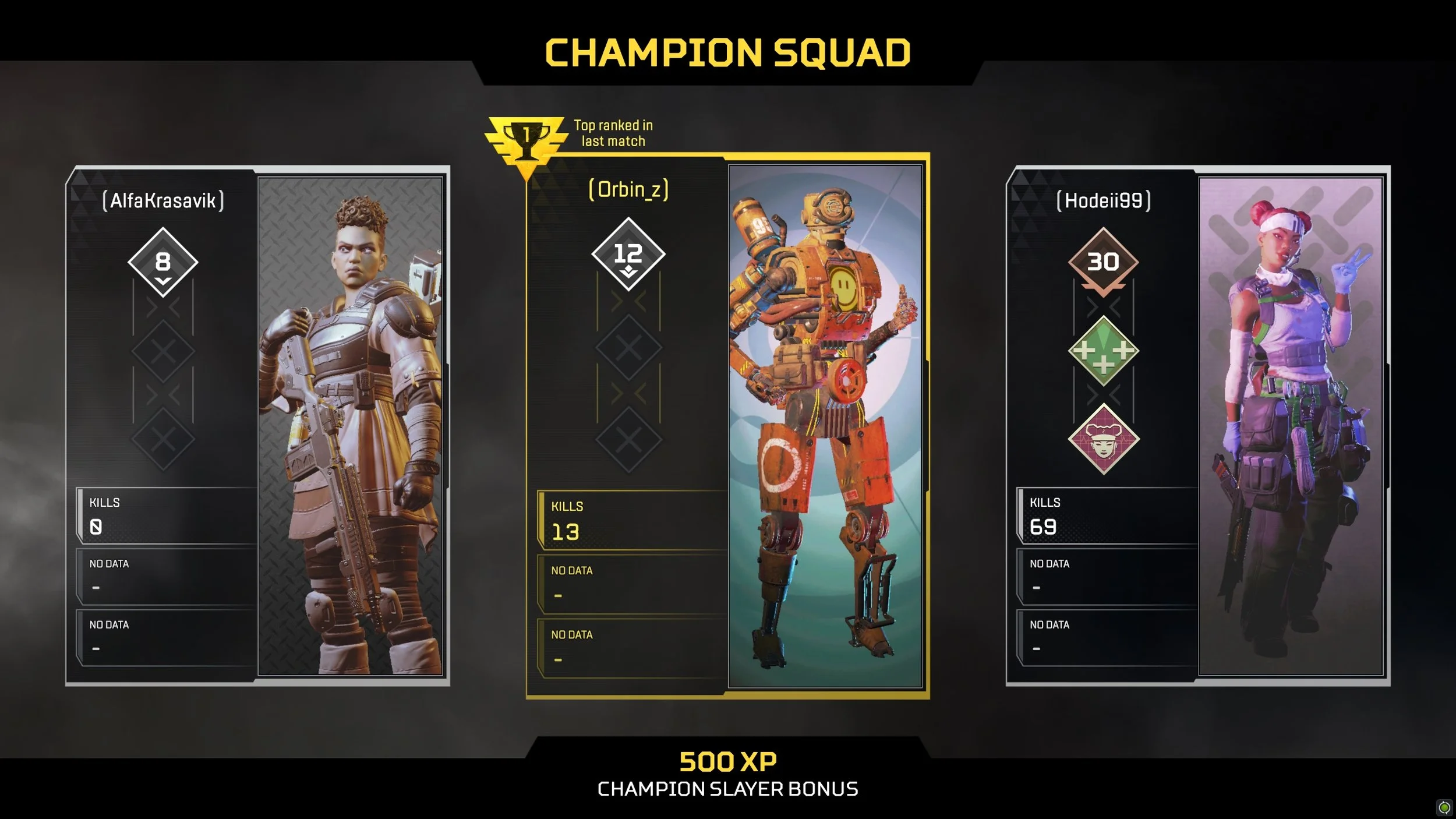Image resolution: width=1456 pixels, height=819 pixels.
Task: Click the CHAMPION SQUAD title banner
Action: coord(728,52)
